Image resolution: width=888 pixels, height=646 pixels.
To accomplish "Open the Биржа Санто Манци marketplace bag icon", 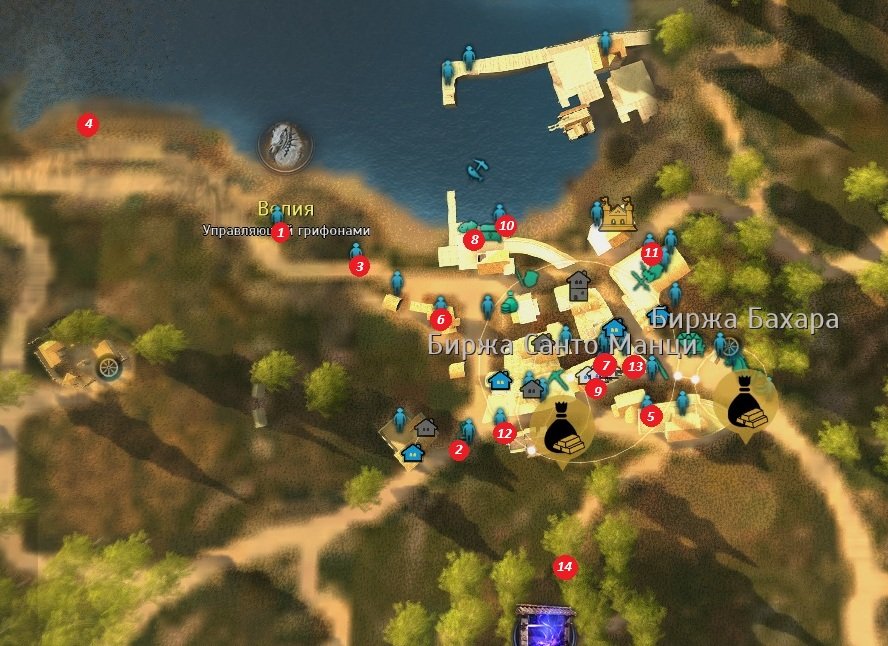I will tap(560, 427).
